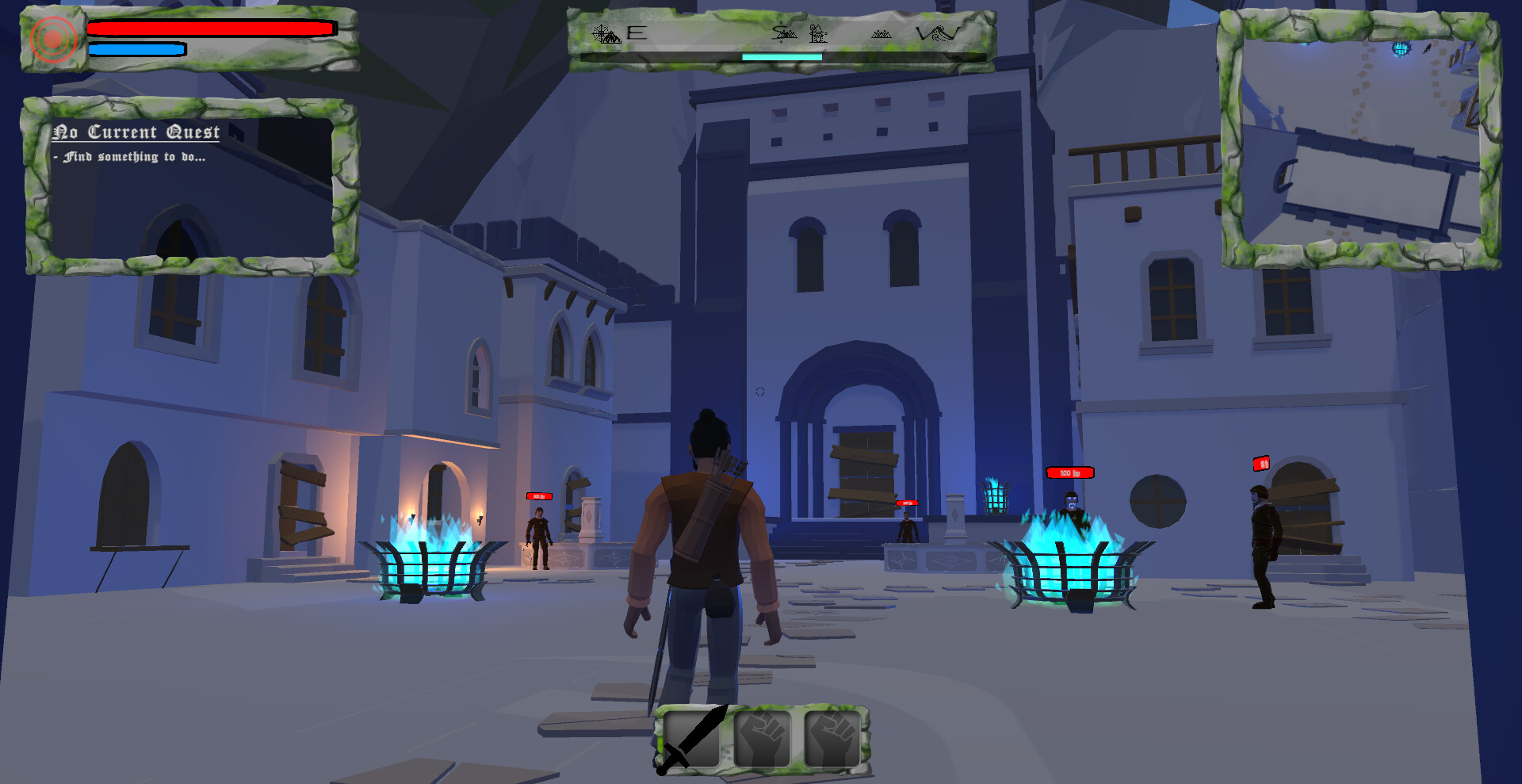Click the compass rose icon on the navigation bar
The image size is (1522, 784).
tap(600, 33)
